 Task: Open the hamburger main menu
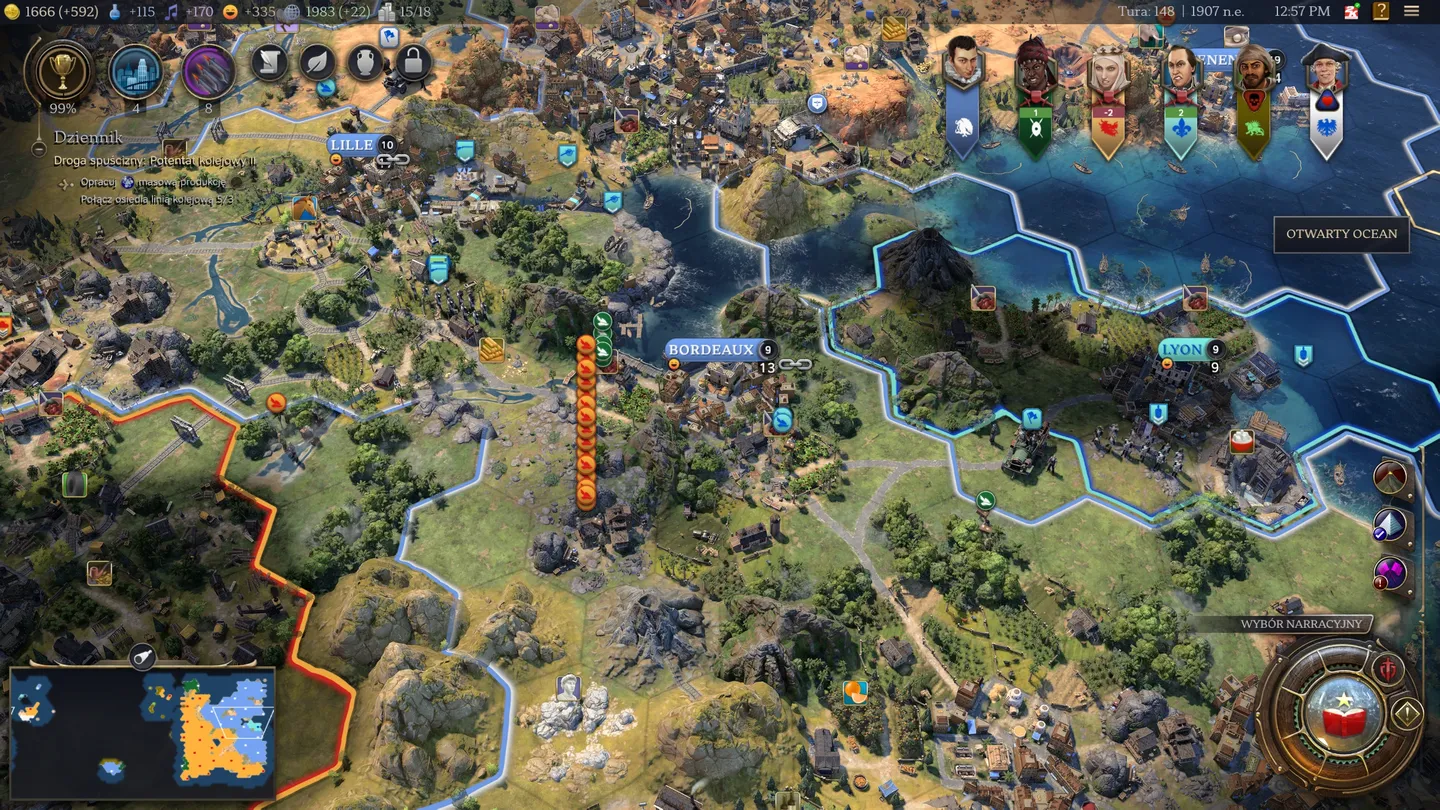coord(1412,12)
